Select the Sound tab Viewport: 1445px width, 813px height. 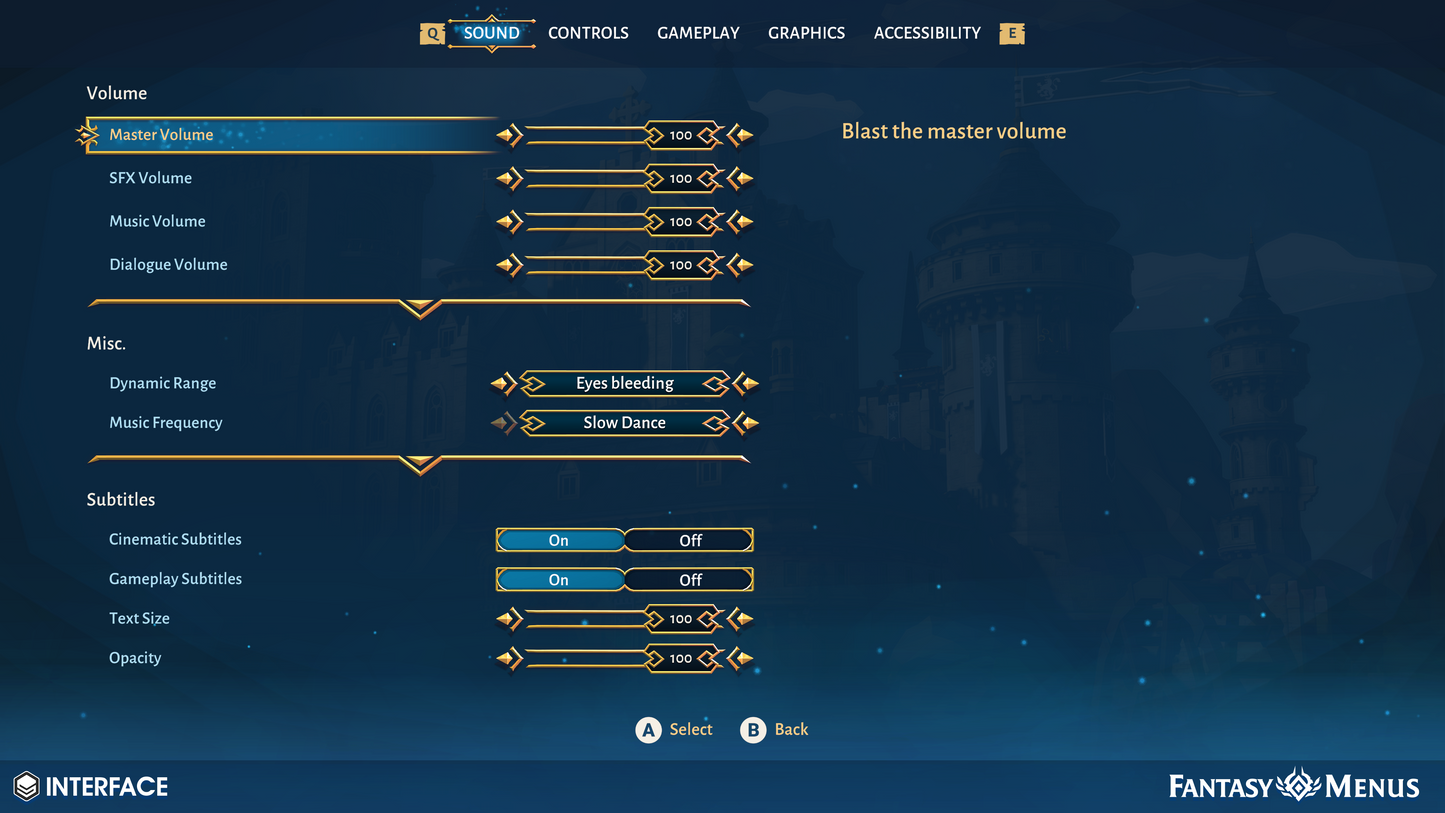click(491, 33)
